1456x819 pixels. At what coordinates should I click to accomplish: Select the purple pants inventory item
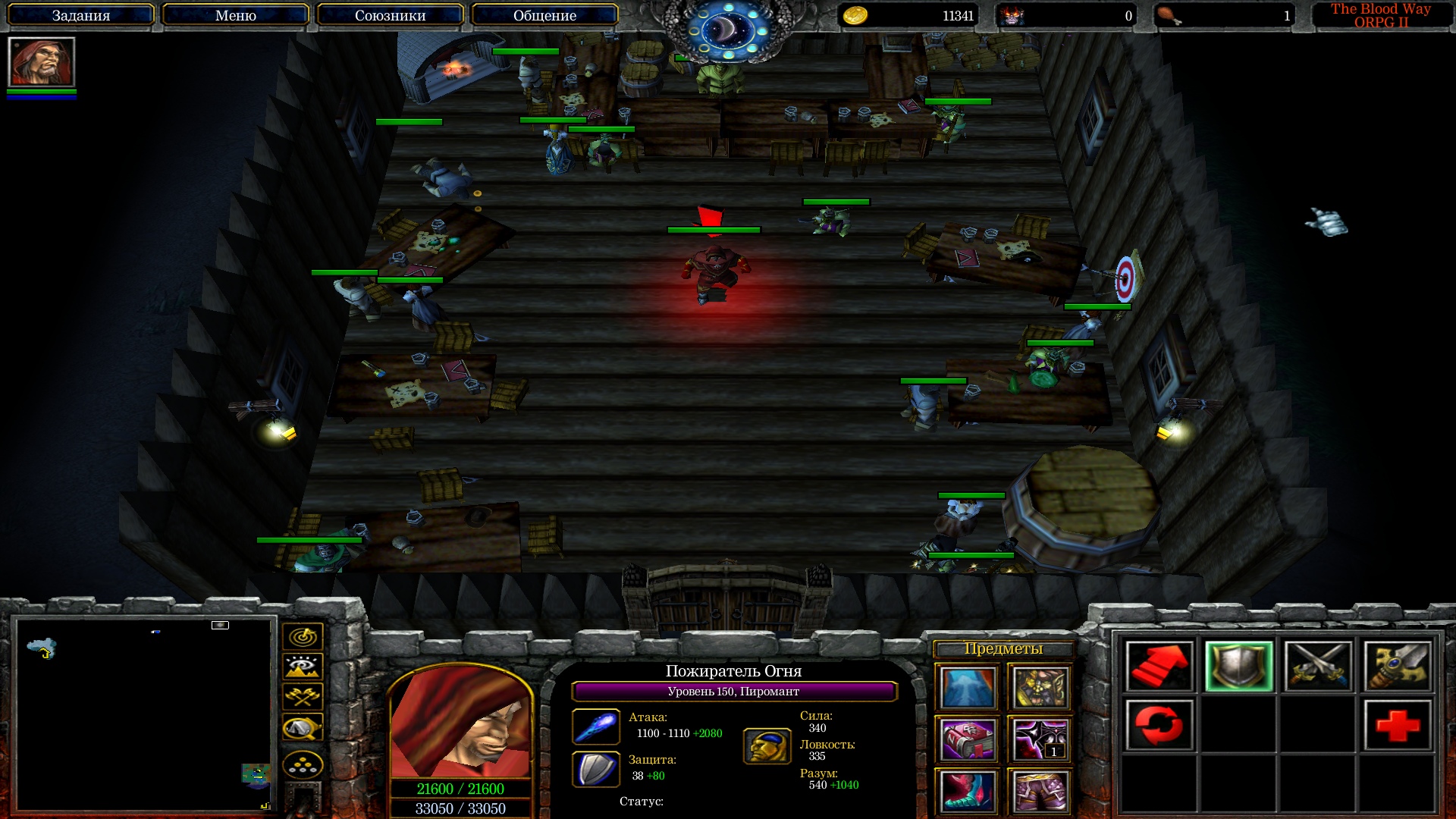[1040, 791]
